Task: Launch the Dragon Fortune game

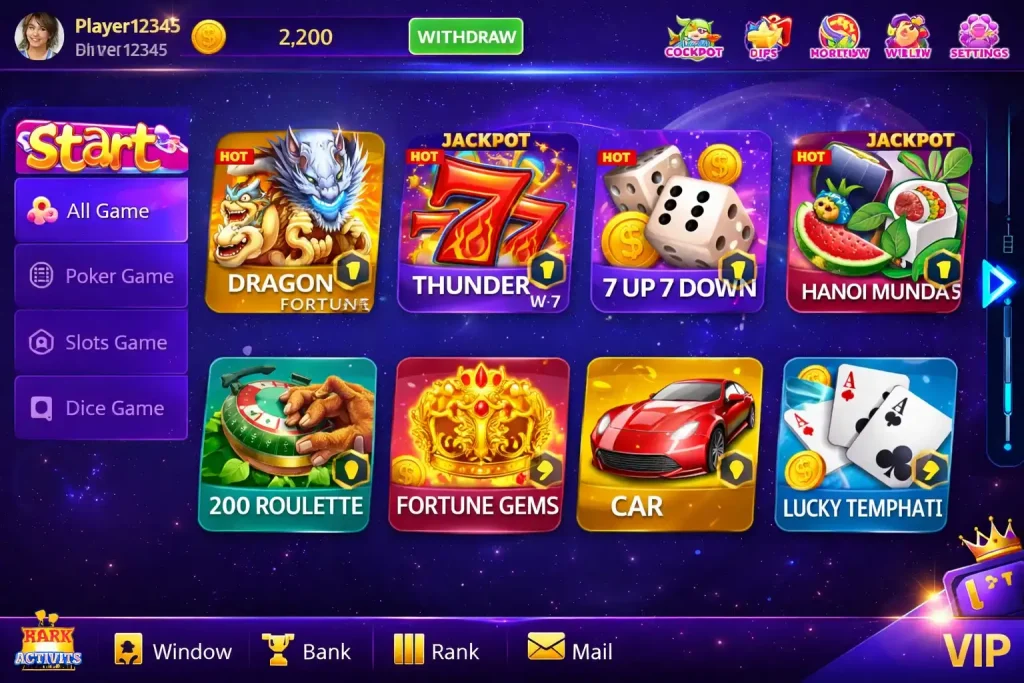Action: [x=294, y=222]
